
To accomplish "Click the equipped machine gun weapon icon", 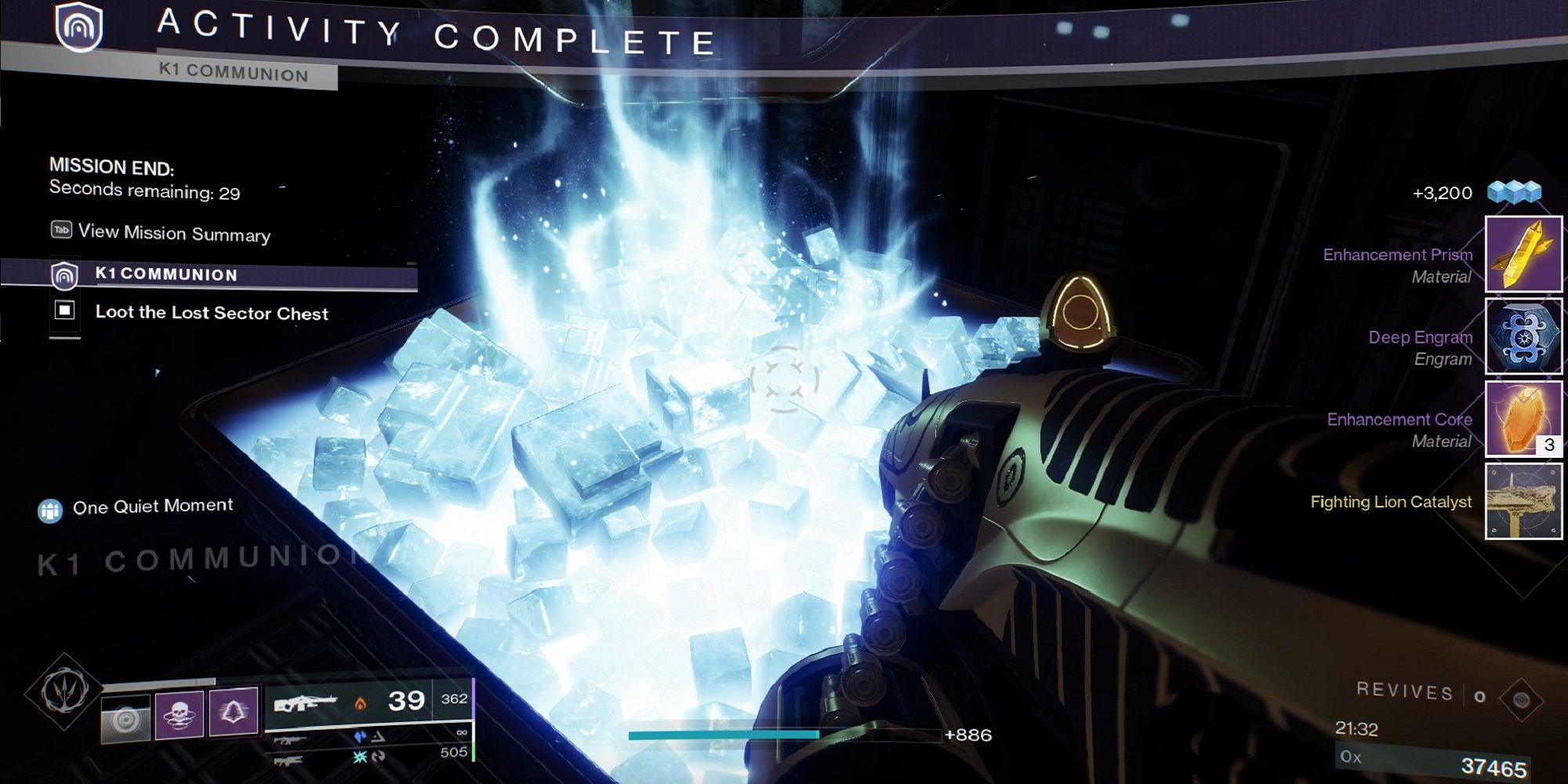I will point(308,702).
